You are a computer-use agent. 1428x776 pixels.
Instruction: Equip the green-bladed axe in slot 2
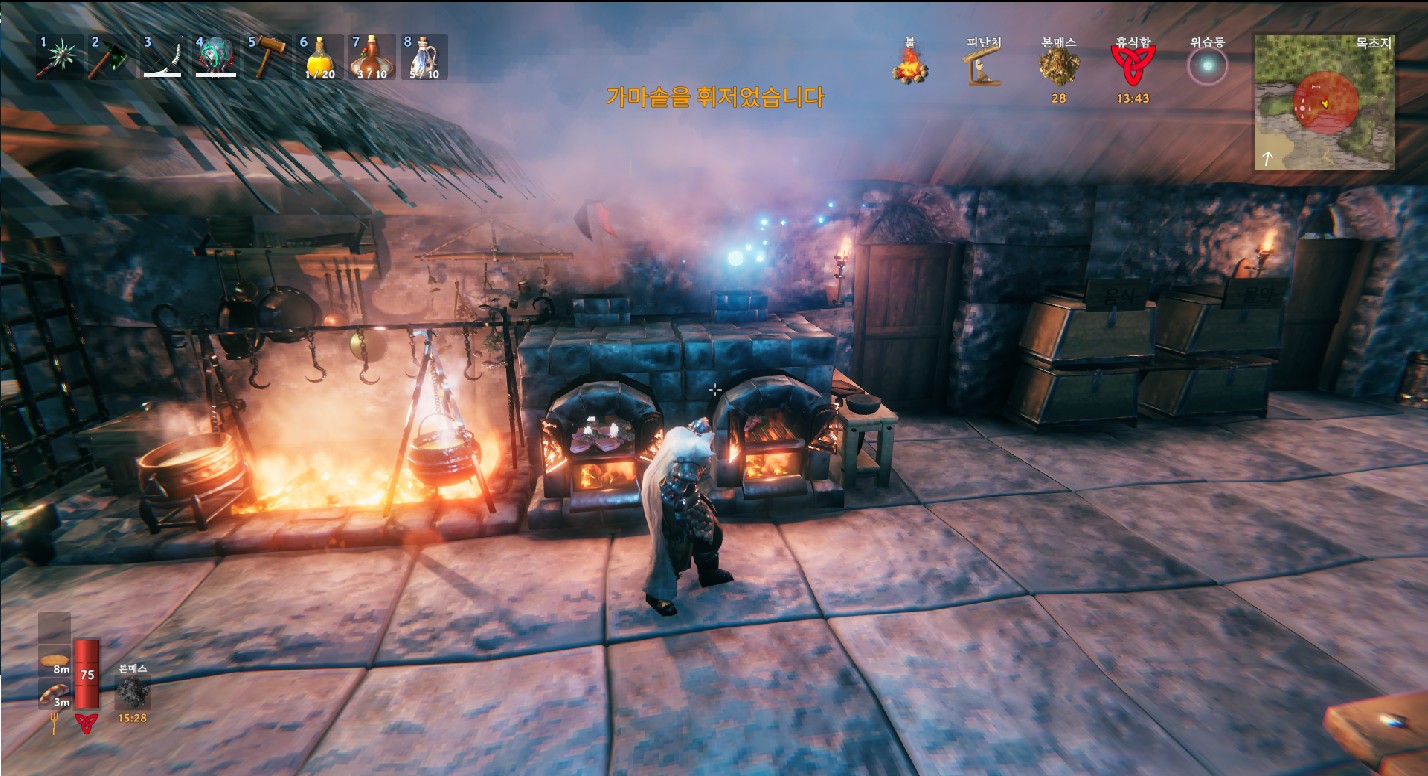(x=111, y=58)
